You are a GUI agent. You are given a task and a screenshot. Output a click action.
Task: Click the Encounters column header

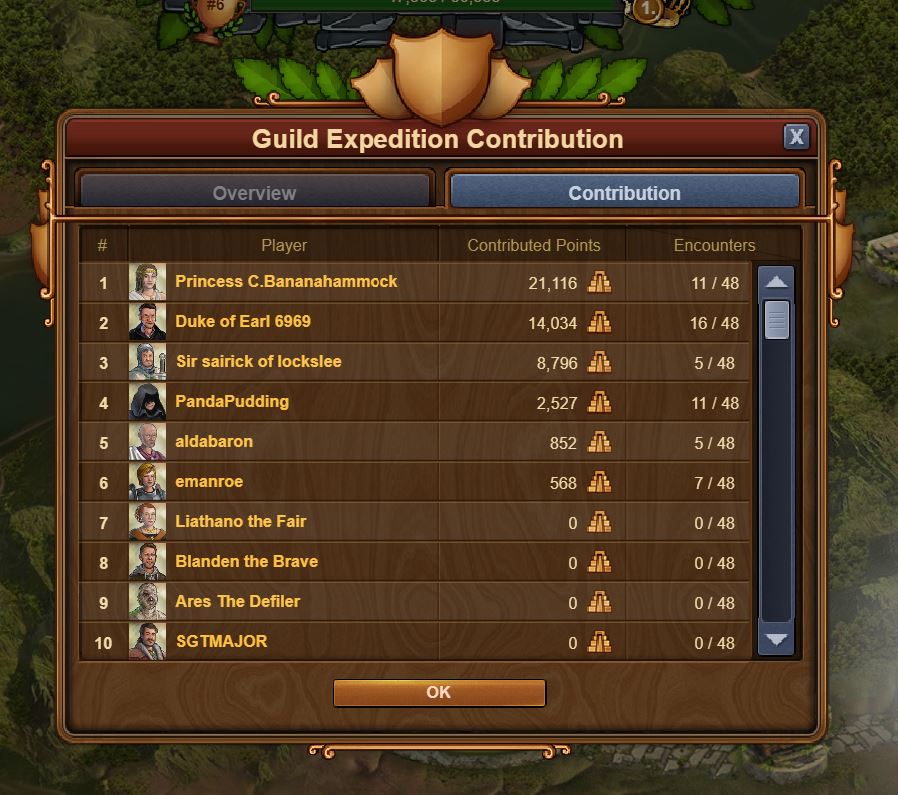(x=714, y=245)
